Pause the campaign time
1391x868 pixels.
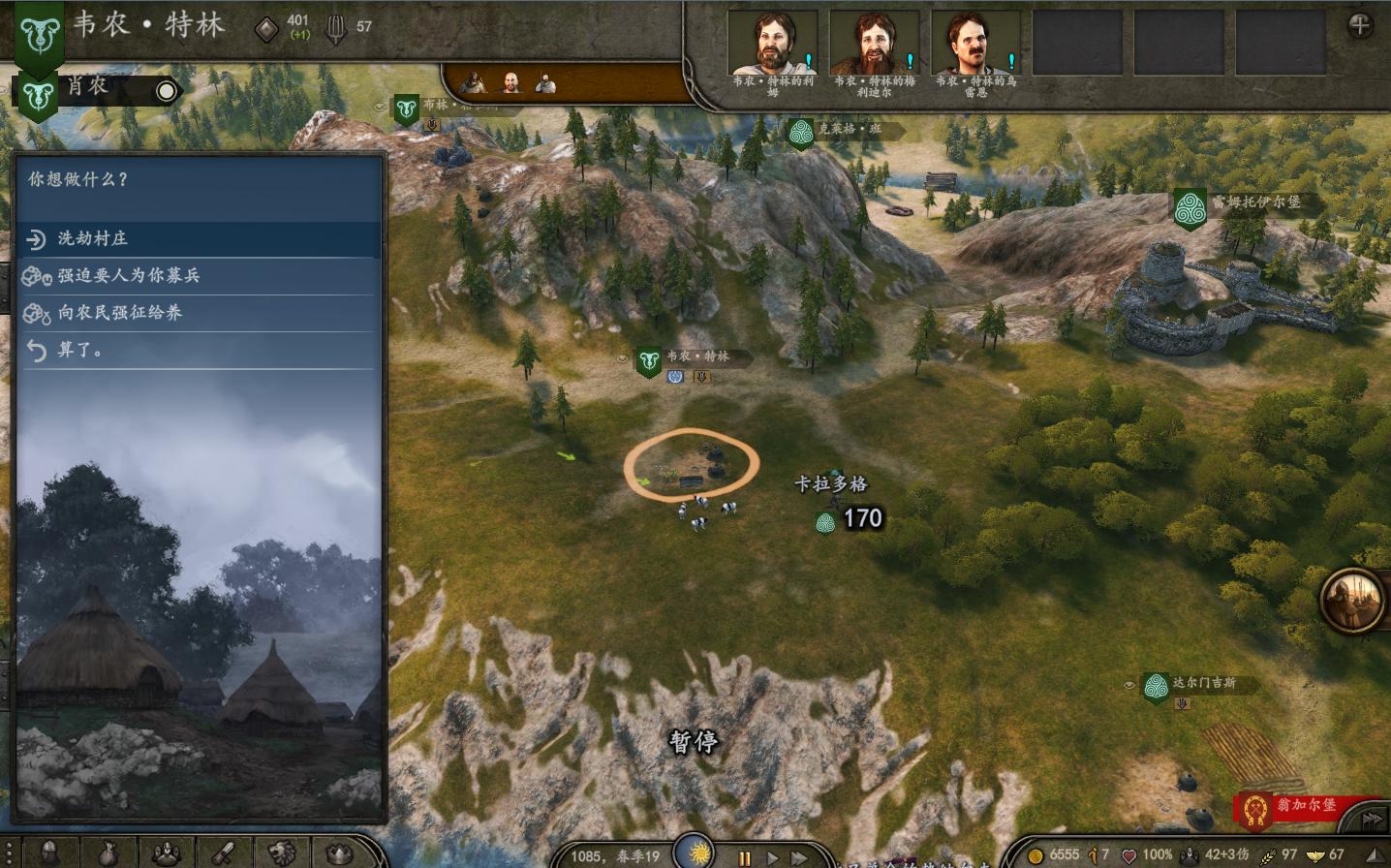(744, 857)
